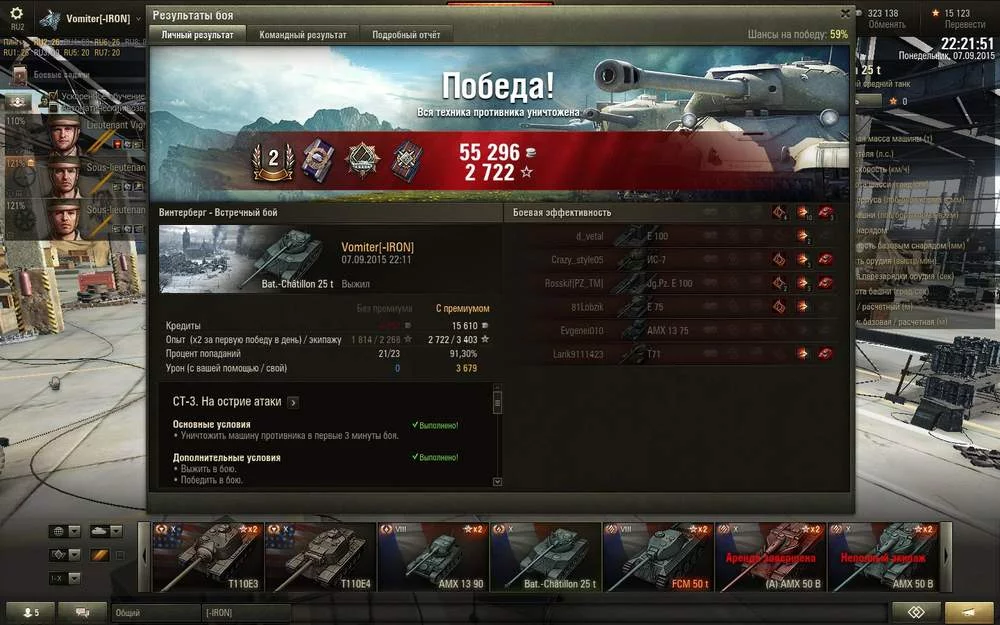
Task: Open the "Общий" chat channel tab
Action: pos(155,612)
